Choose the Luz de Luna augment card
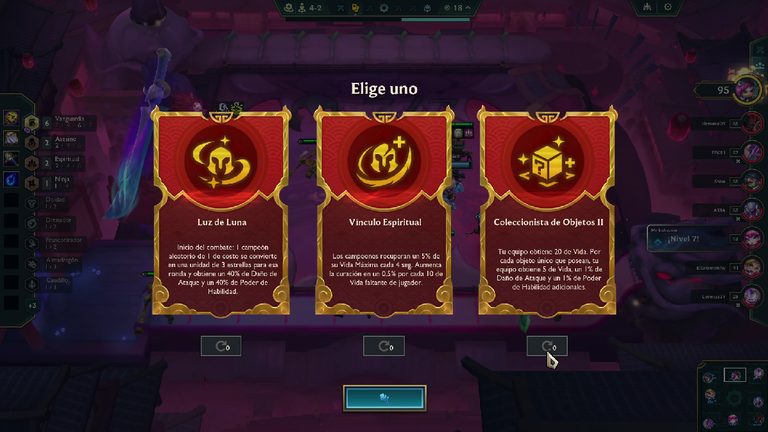This screenshot has width=768, height=432. coord(220,210)
